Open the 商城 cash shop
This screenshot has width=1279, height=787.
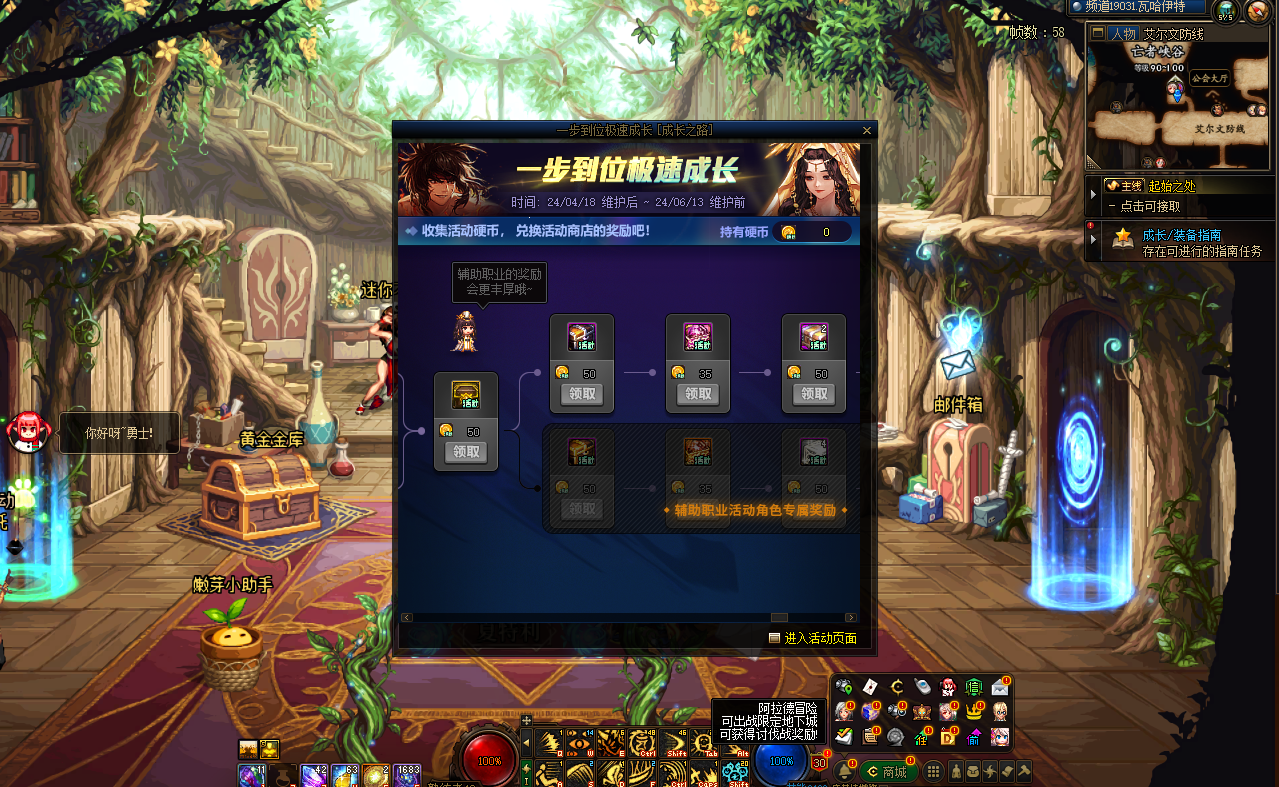pos(887,772)
